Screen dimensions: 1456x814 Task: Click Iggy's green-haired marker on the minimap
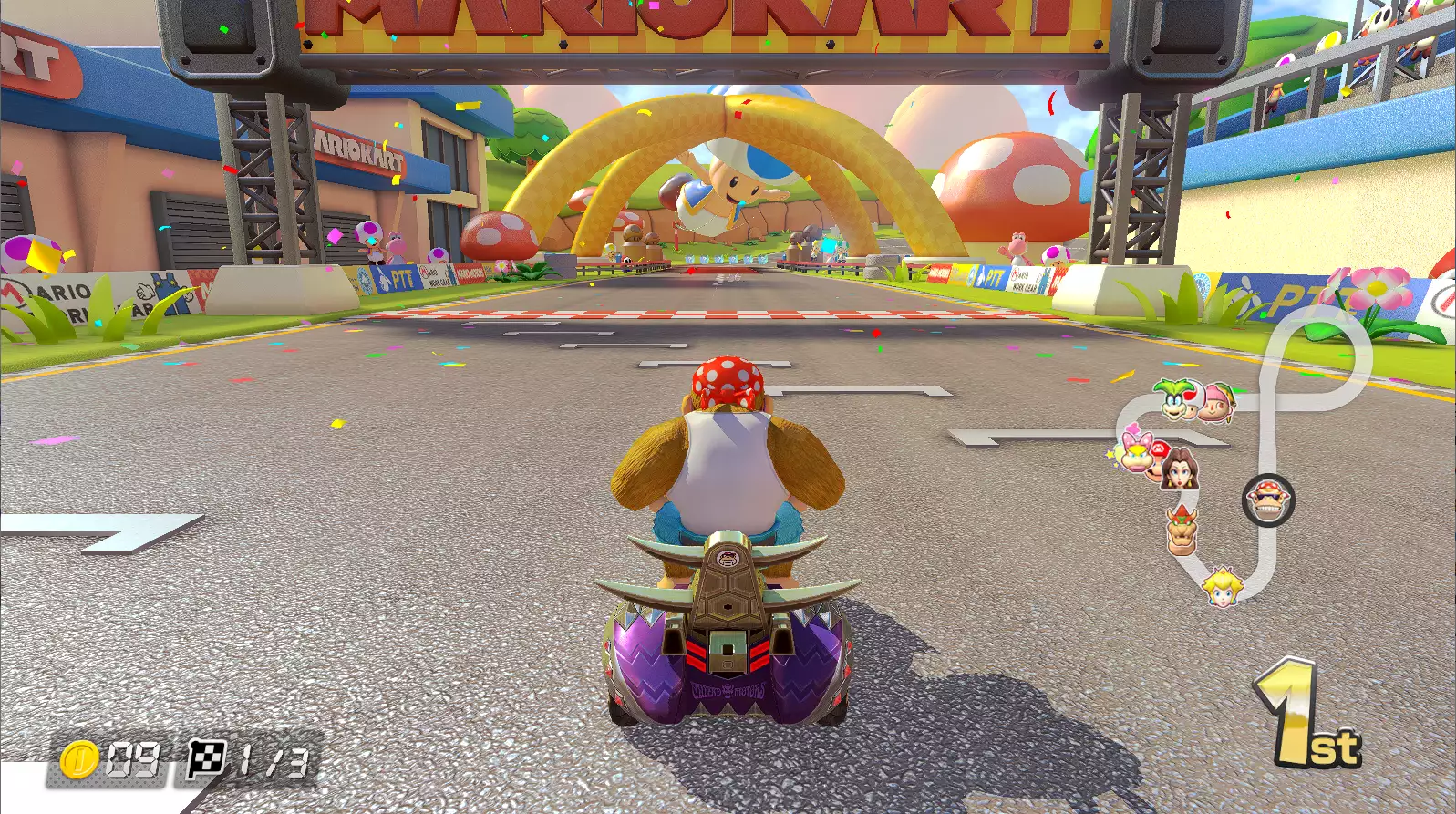click(1176, 398)
